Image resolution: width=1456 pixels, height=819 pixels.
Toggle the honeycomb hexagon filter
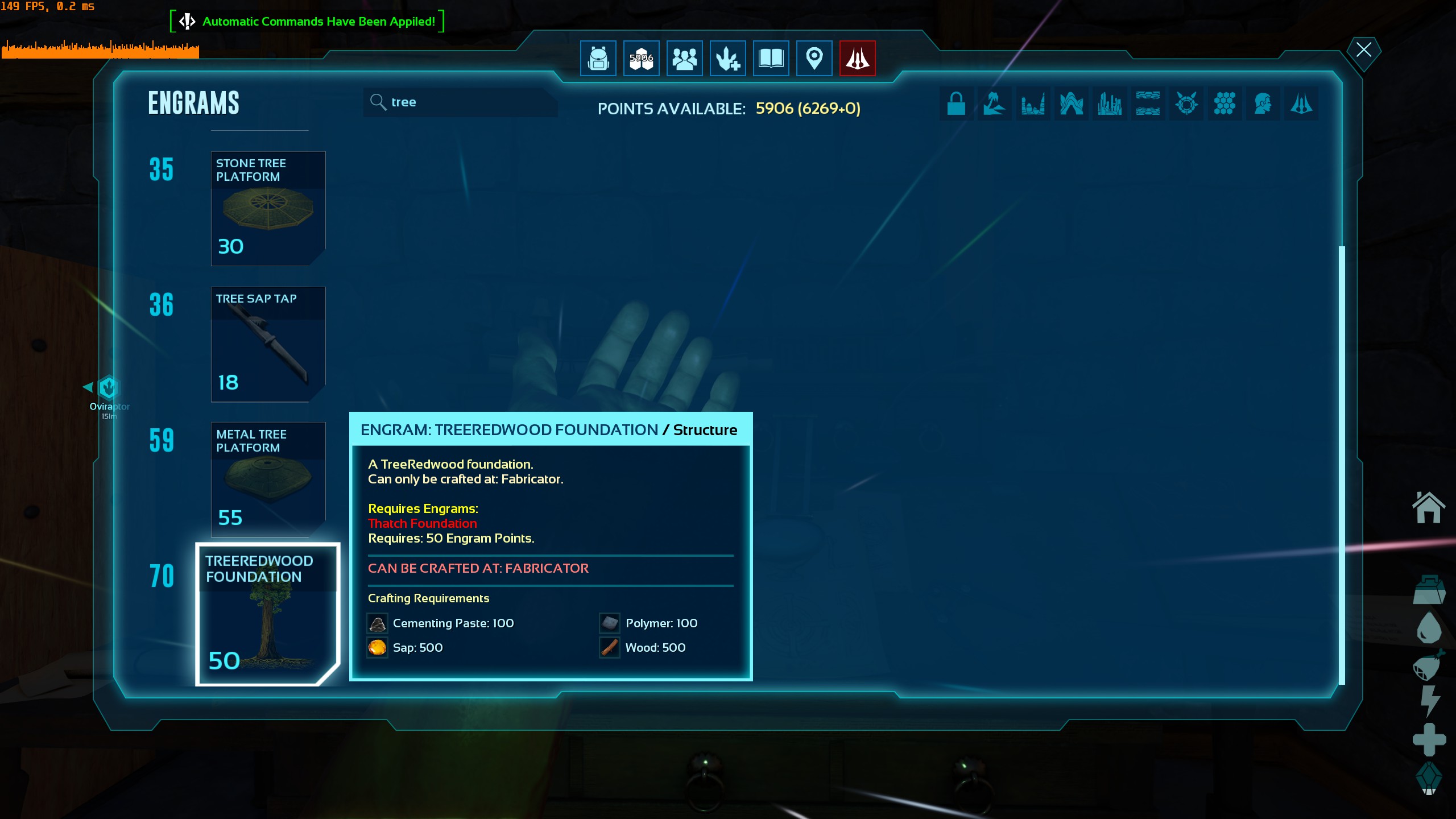1224,104
